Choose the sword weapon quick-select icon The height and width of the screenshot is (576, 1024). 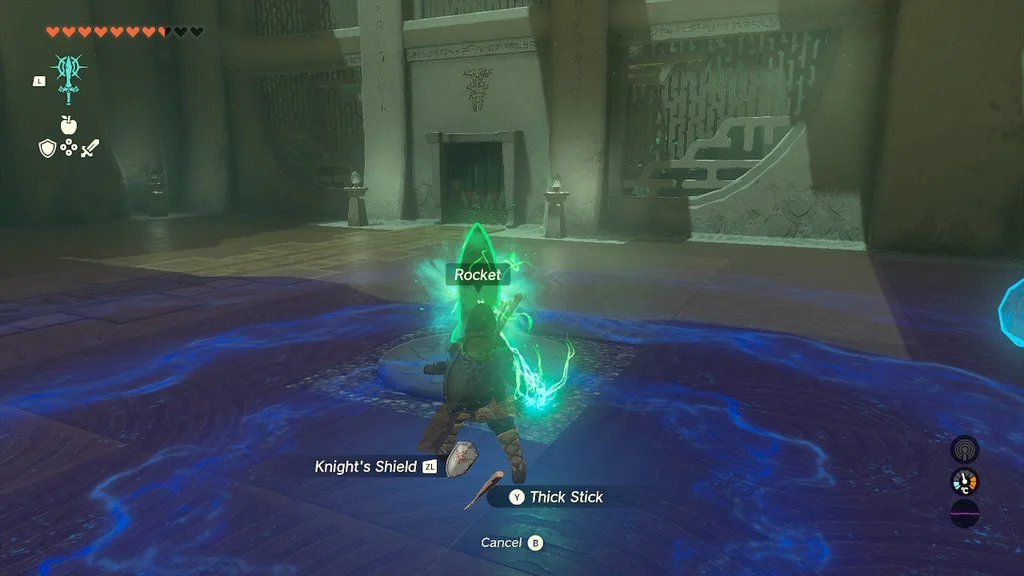(x=91, y=149)
